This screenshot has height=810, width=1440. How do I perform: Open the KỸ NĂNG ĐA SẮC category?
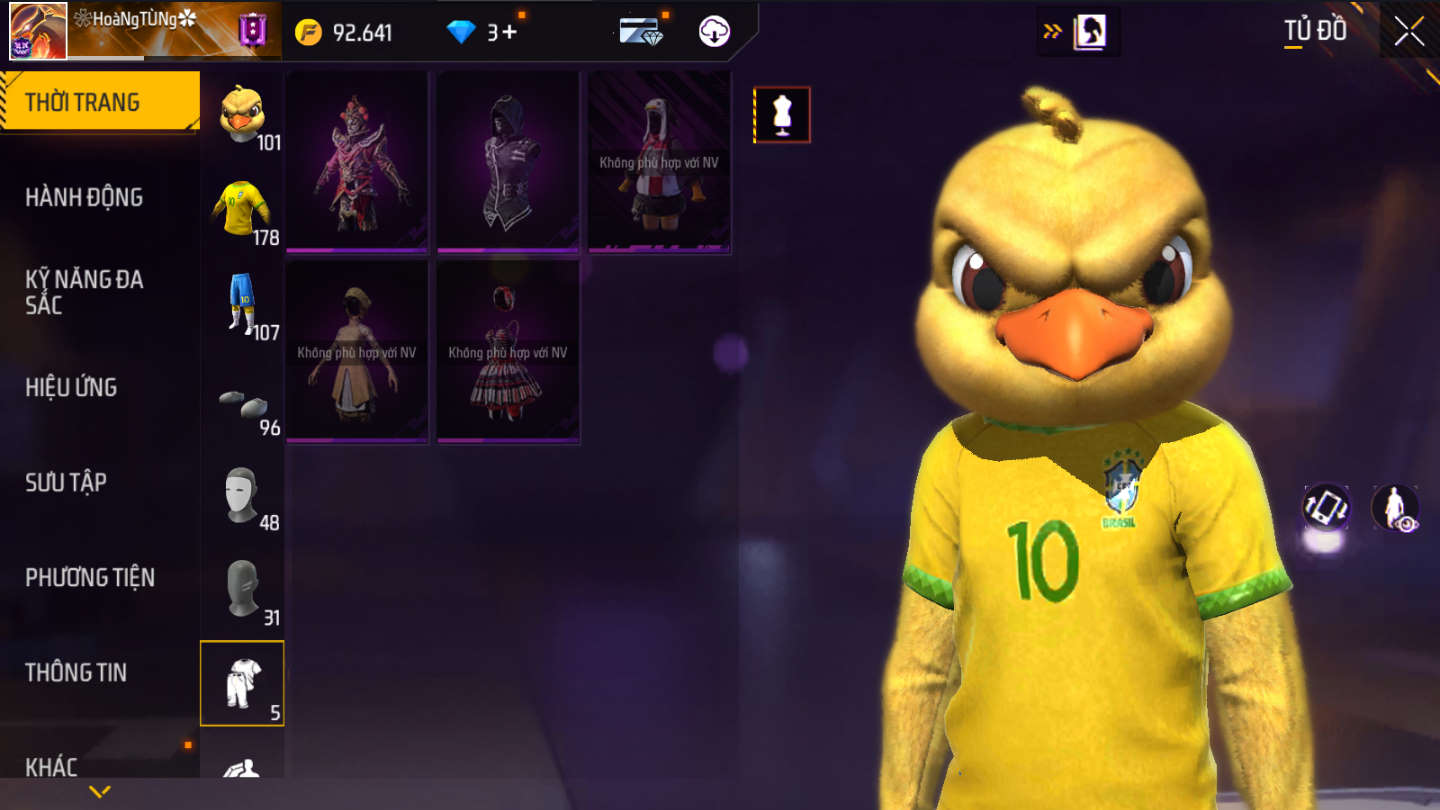84,292
